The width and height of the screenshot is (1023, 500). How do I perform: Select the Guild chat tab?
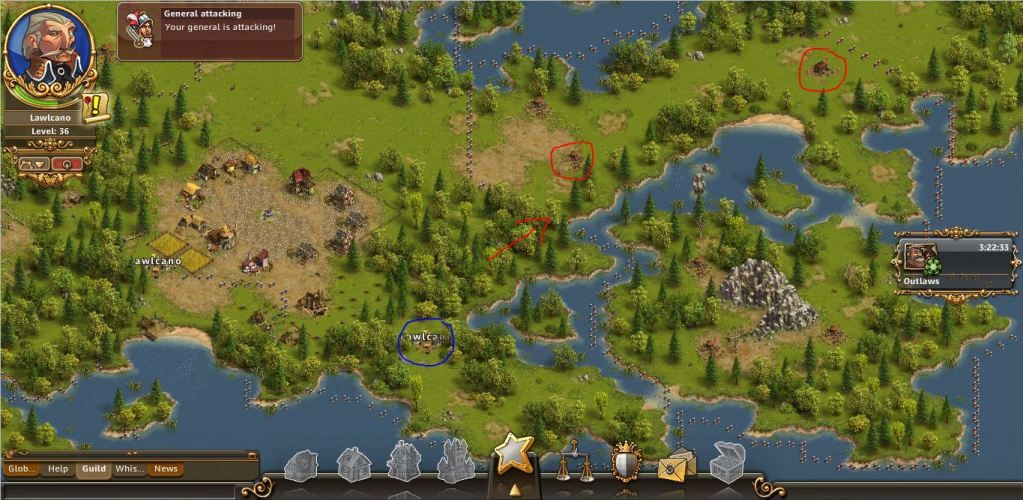(94, 468)
